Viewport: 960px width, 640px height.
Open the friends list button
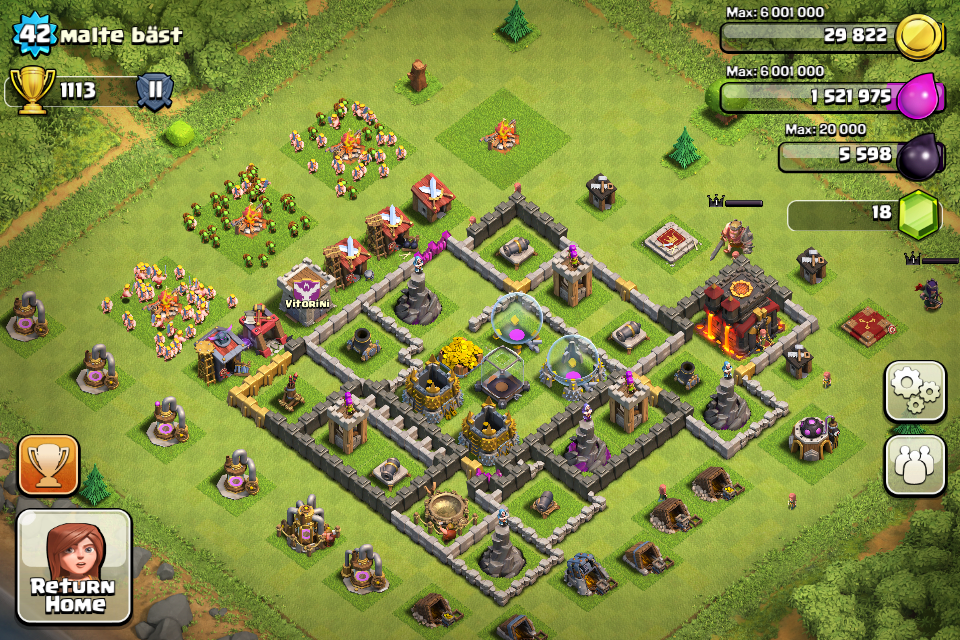click(914, 465)
